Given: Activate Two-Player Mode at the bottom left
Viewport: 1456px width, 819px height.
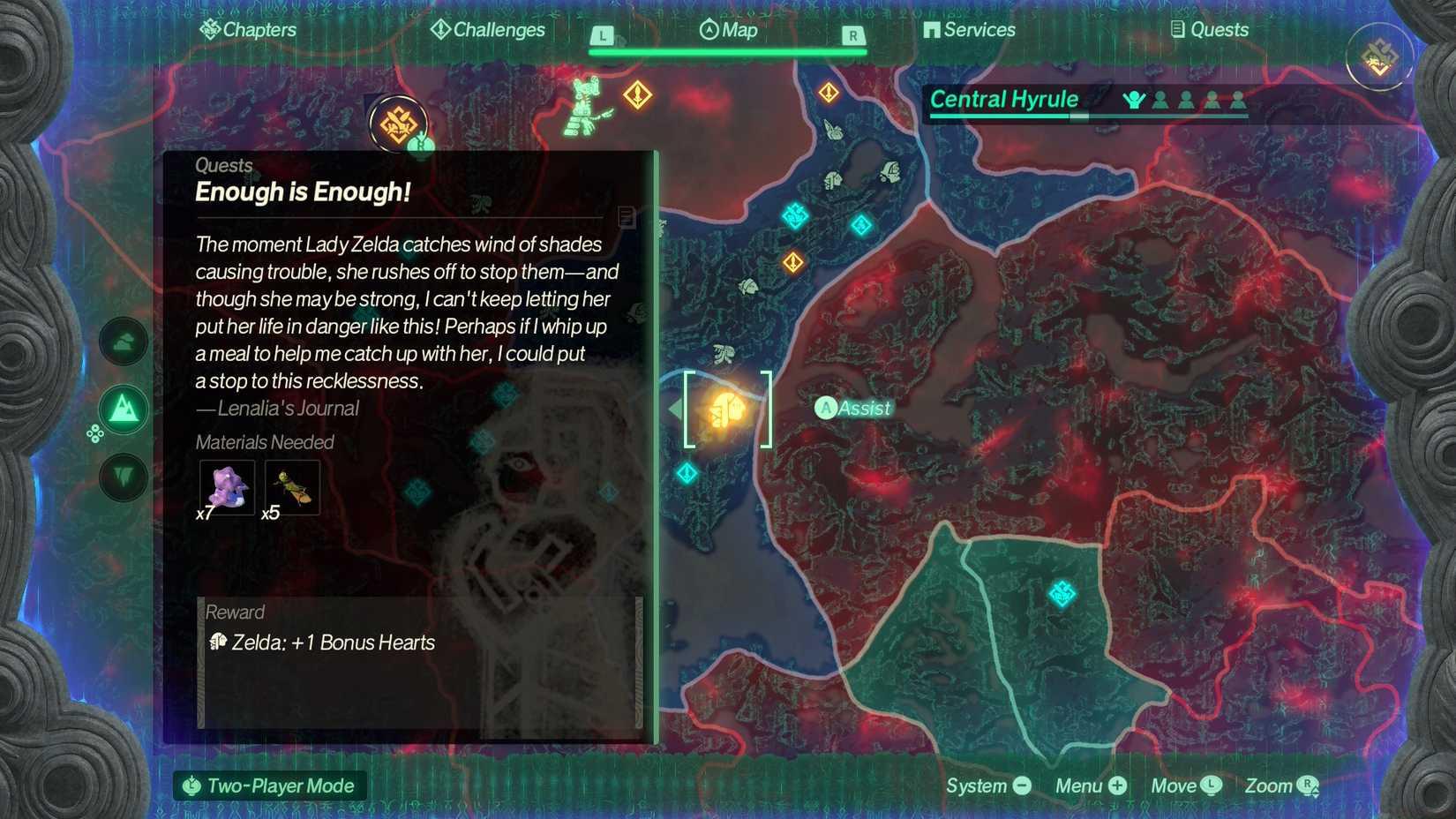Looking at the screenshot, I should point(269,785).
